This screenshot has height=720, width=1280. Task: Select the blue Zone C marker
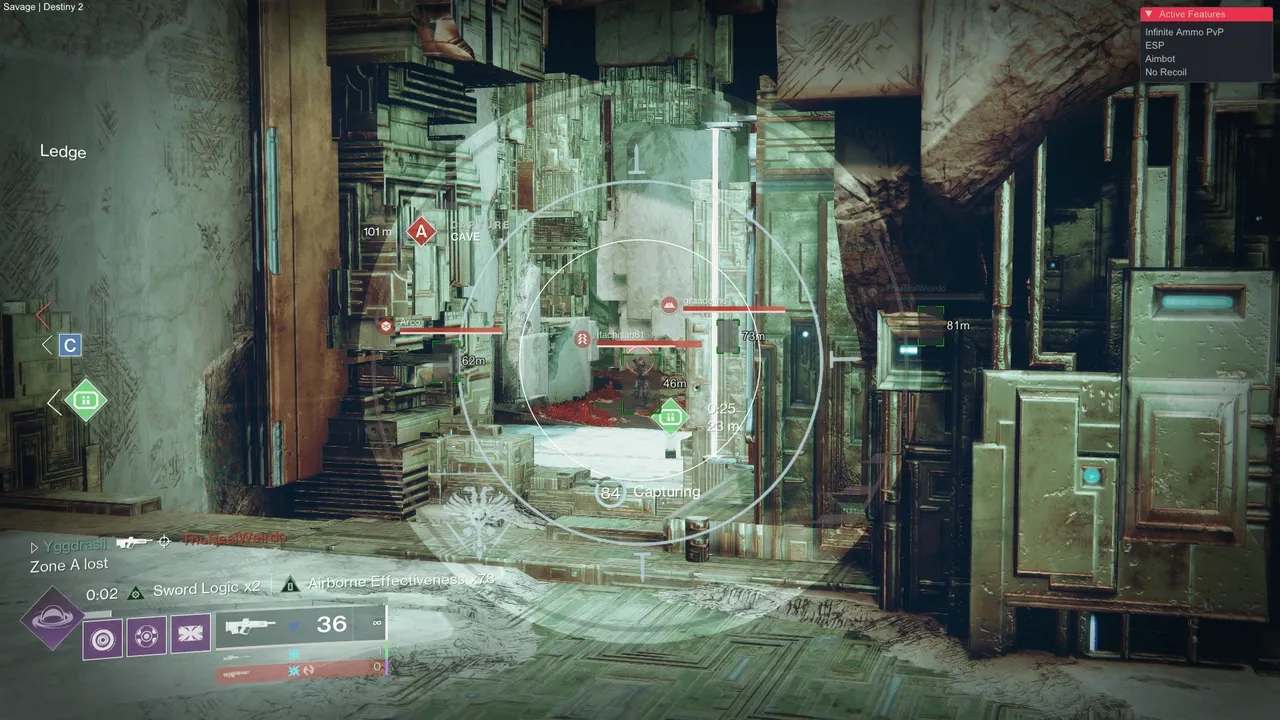[x=69, y=346]
